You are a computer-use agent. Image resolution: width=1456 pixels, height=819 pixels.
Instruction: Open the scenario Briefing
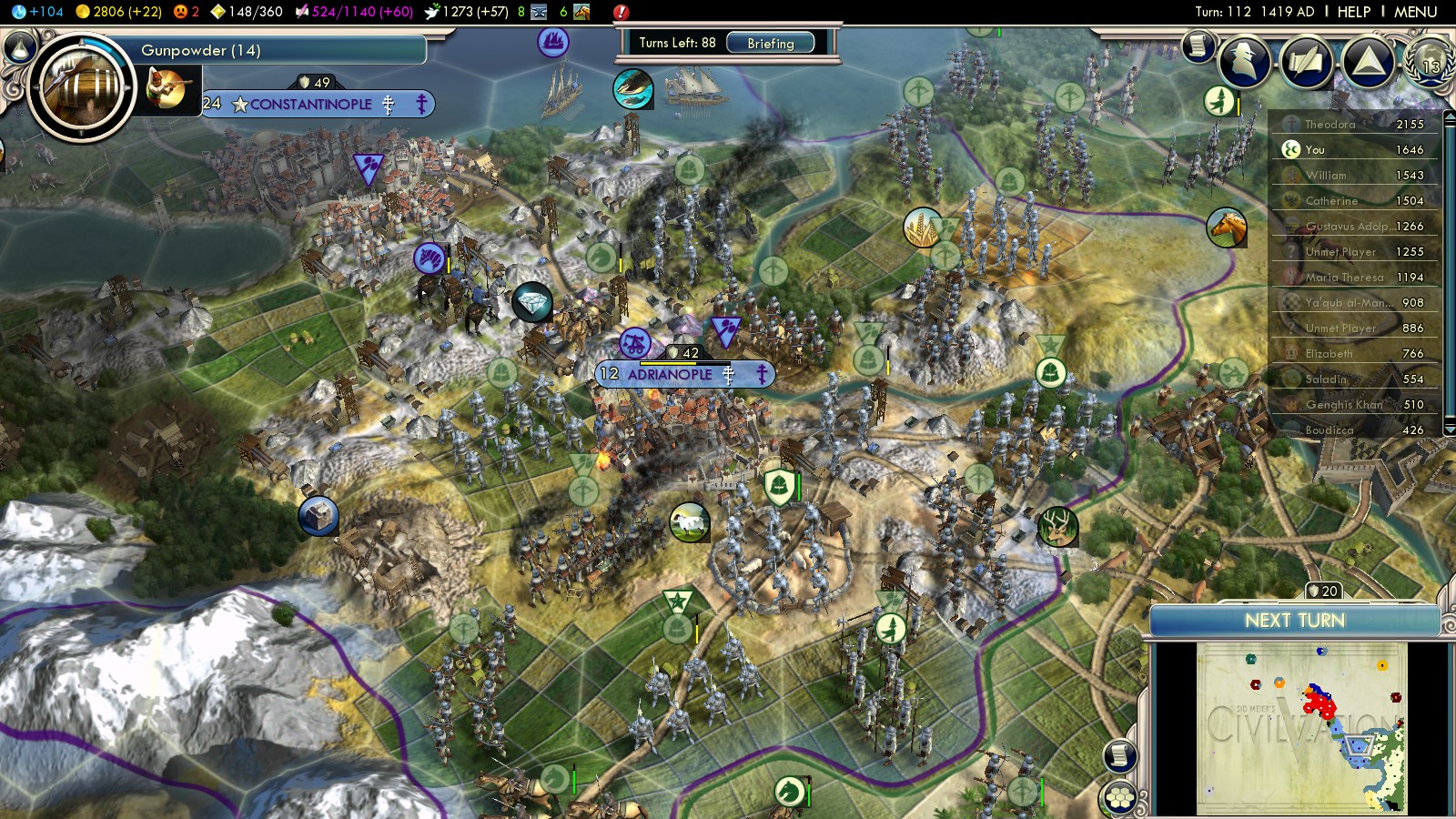(770, 43)
